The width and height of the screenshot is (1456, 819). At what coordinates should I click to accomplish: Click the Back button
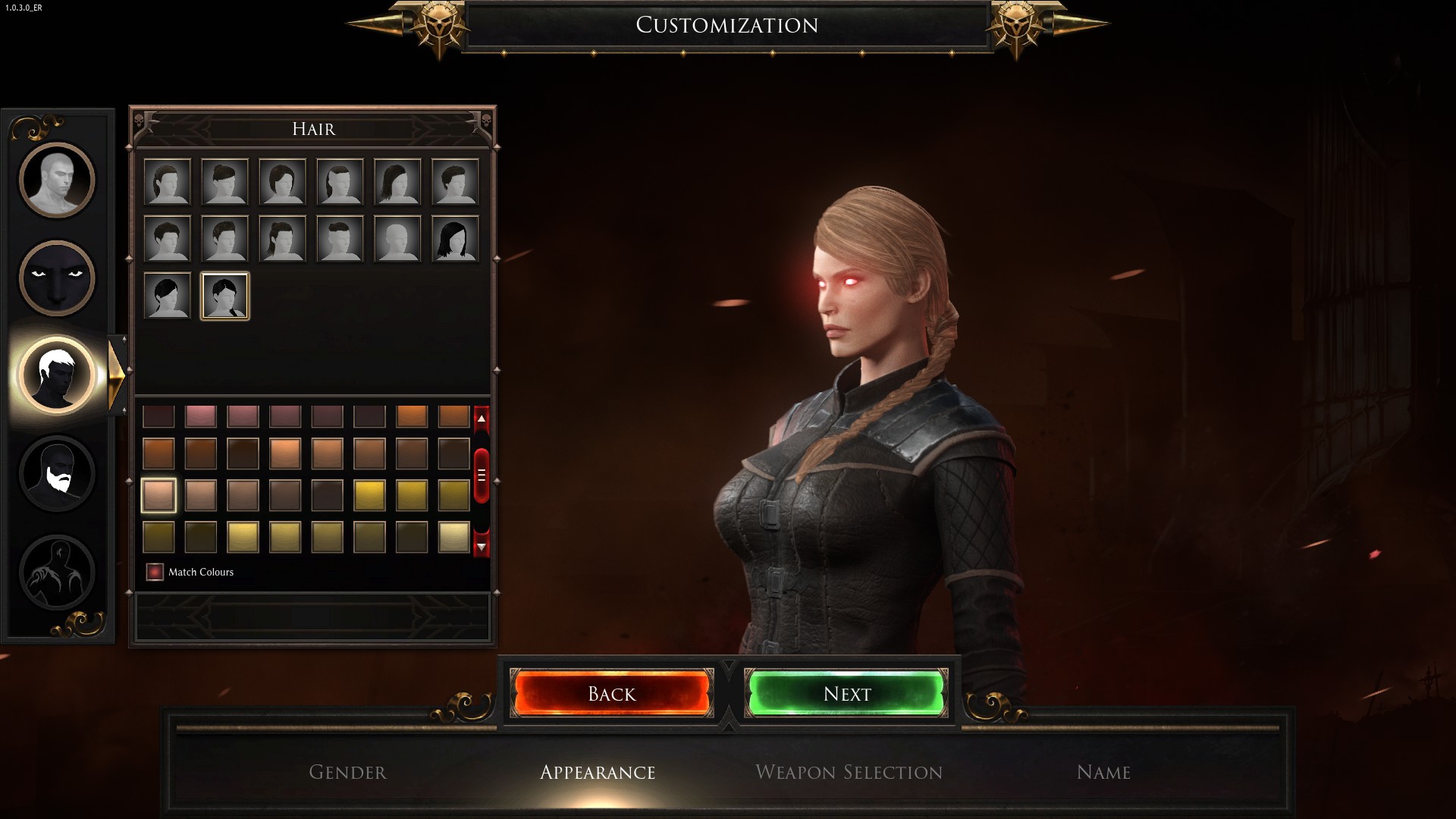pos(611,692)
